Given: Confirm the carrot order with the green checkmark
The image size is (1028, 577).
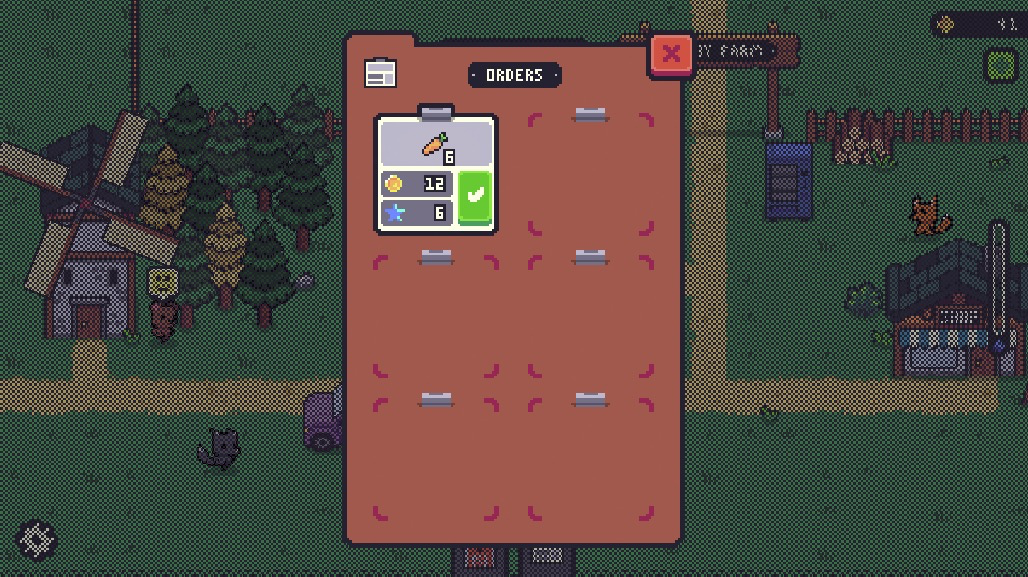Looking at the screenshot, I should [x=475, y=198].
